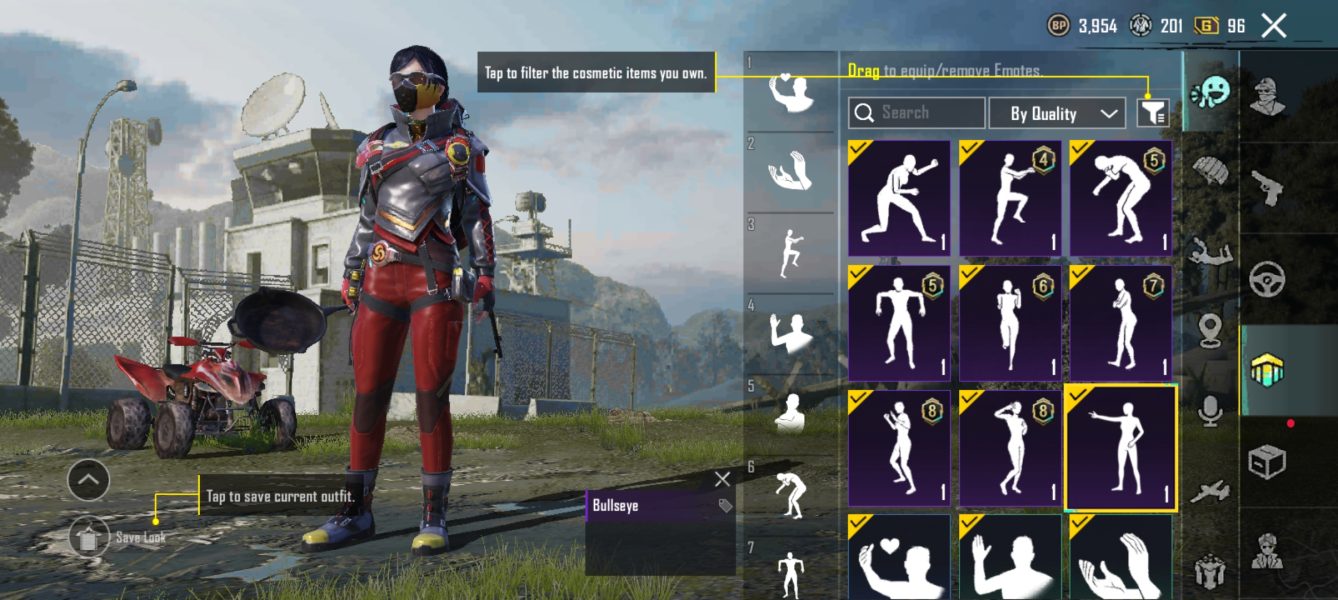
Task: Click the up-arrow circle button
Action: pyautogui.click(x=88, y=481)
